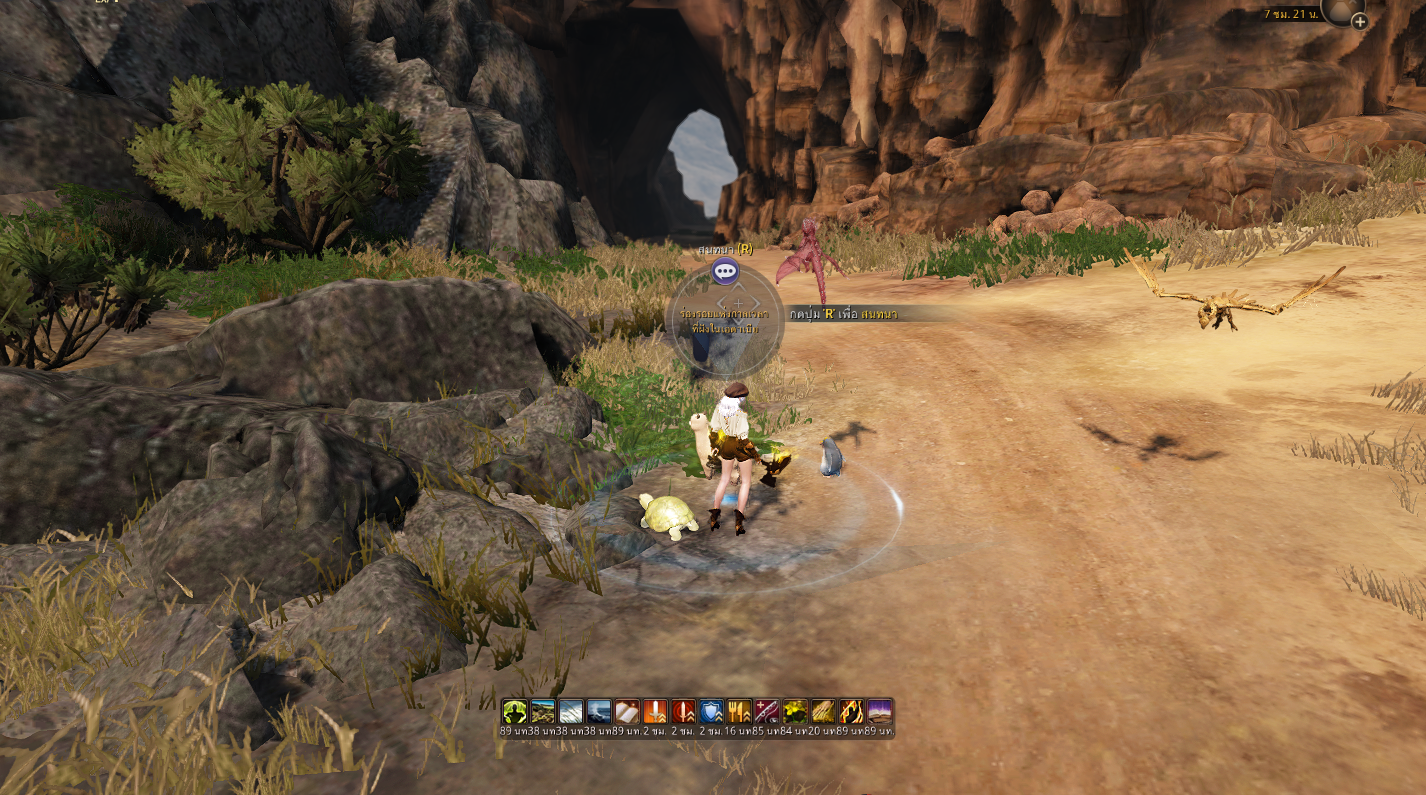The image size is (1426, 795).
Task: Click the windblown grass buff icon
Action: (x=571, y=711)
